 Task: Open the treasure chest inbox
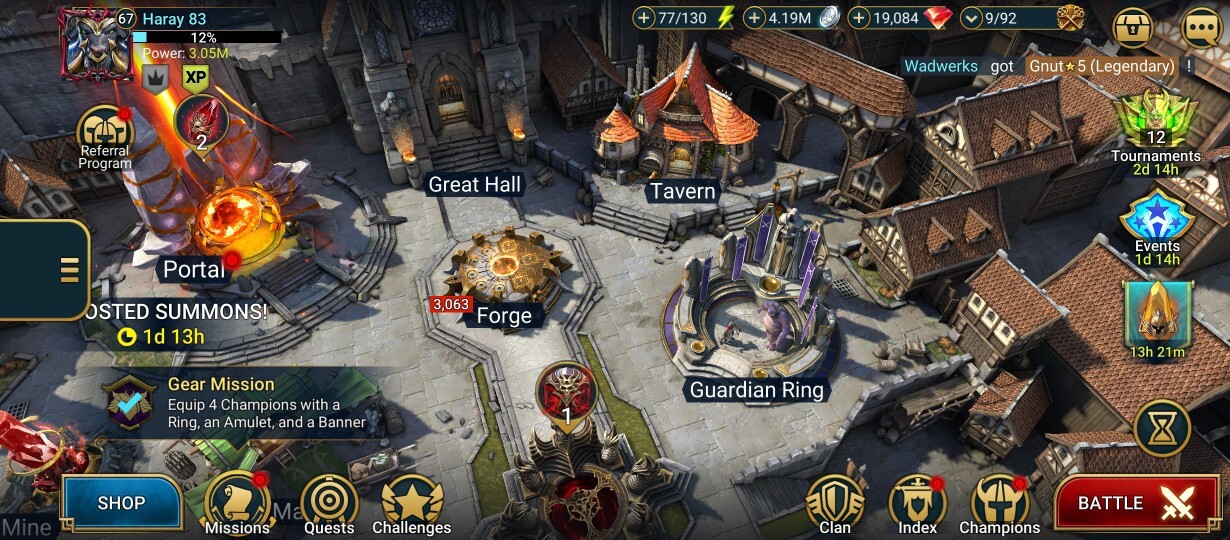click(1133, 26)
